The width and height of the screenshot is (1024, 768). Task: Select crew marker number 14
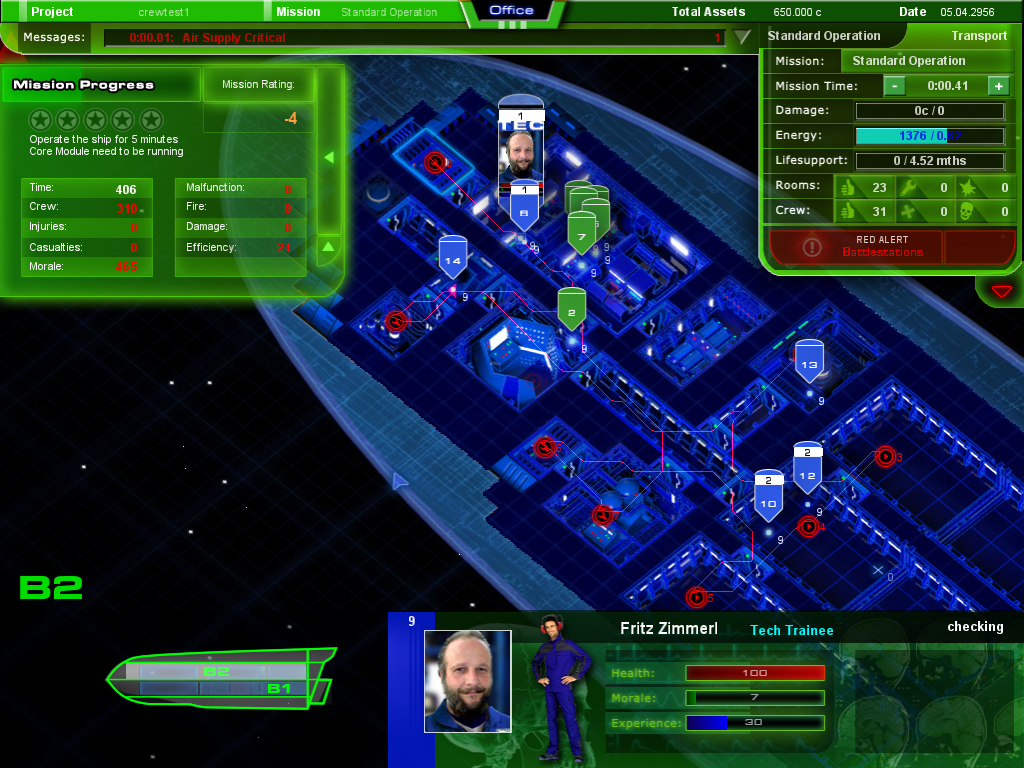click(x=453, y=258)
